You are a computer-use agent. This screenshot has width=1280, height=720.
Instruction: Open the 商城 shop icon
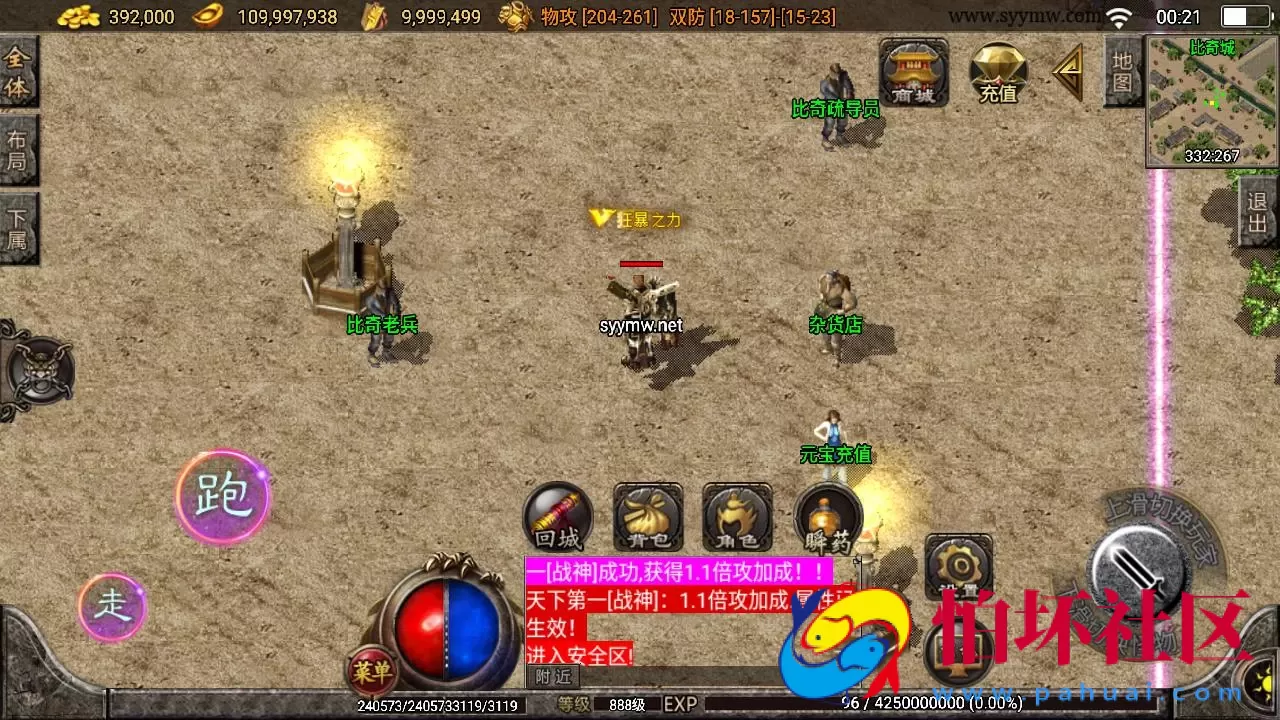pyautogui.click(x=911, y=71)
